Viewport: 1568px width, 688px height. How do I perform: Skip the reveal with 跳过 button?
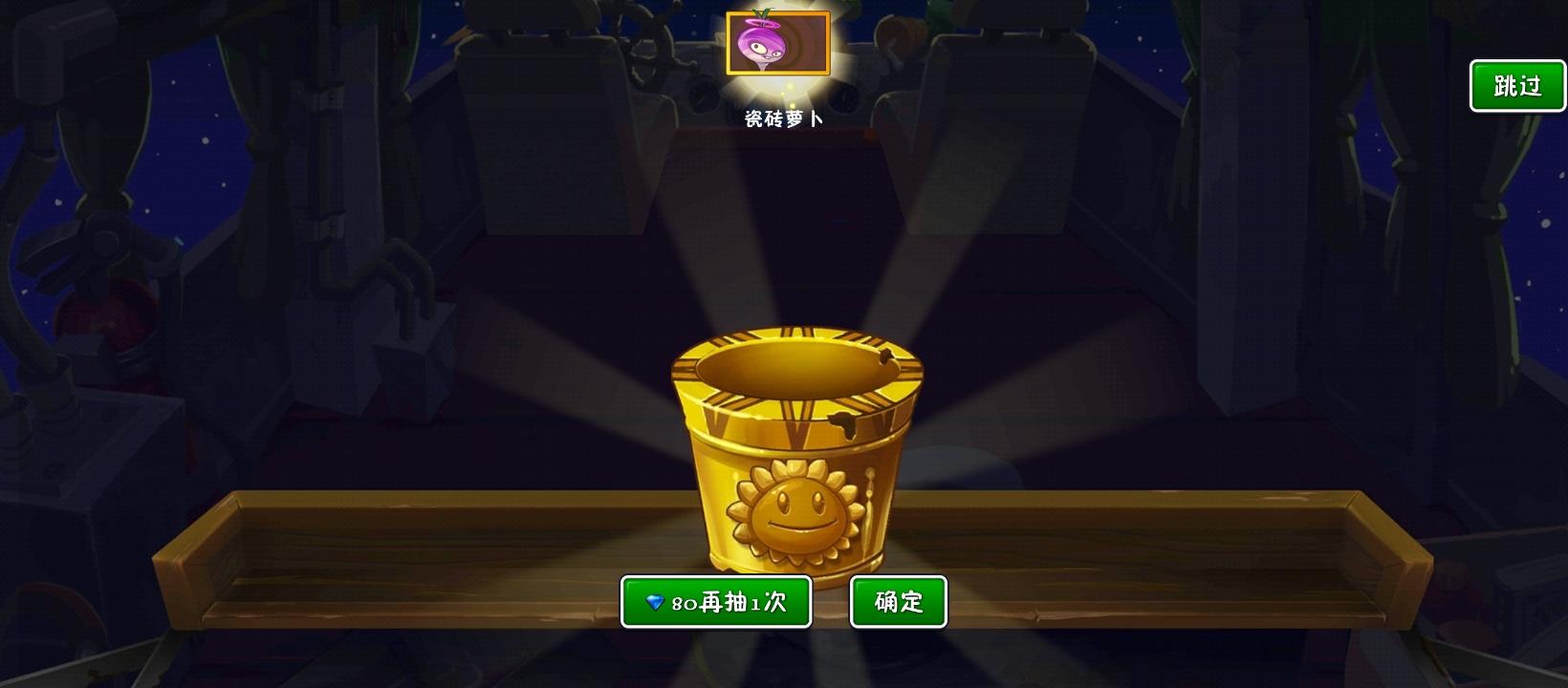click(x=1516, y=85)
